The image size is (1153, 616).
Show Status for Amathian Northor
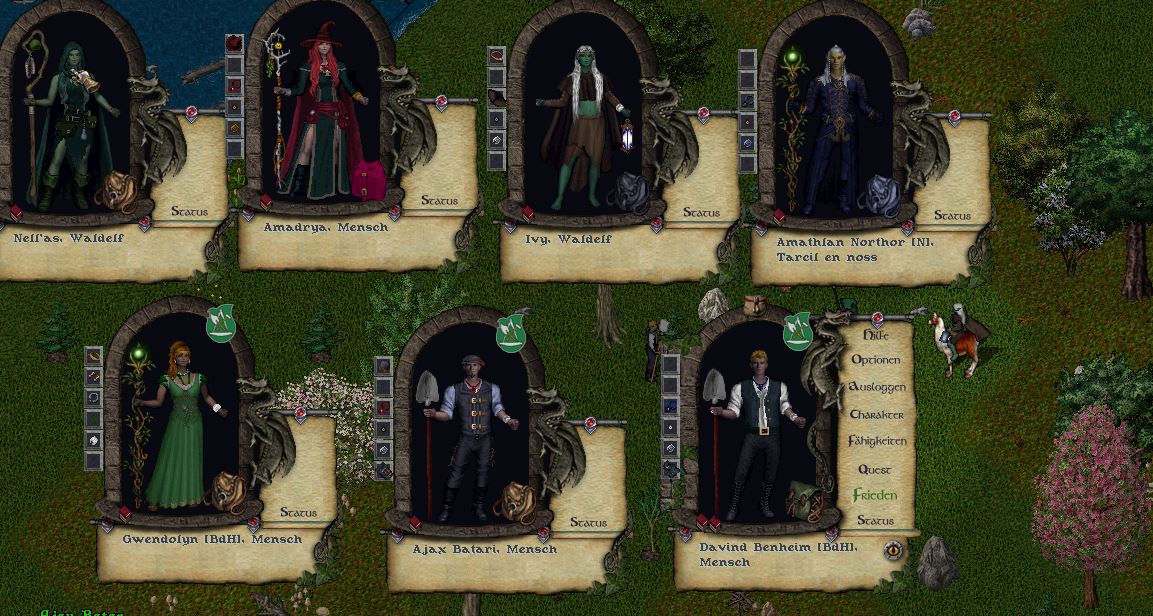952,215
